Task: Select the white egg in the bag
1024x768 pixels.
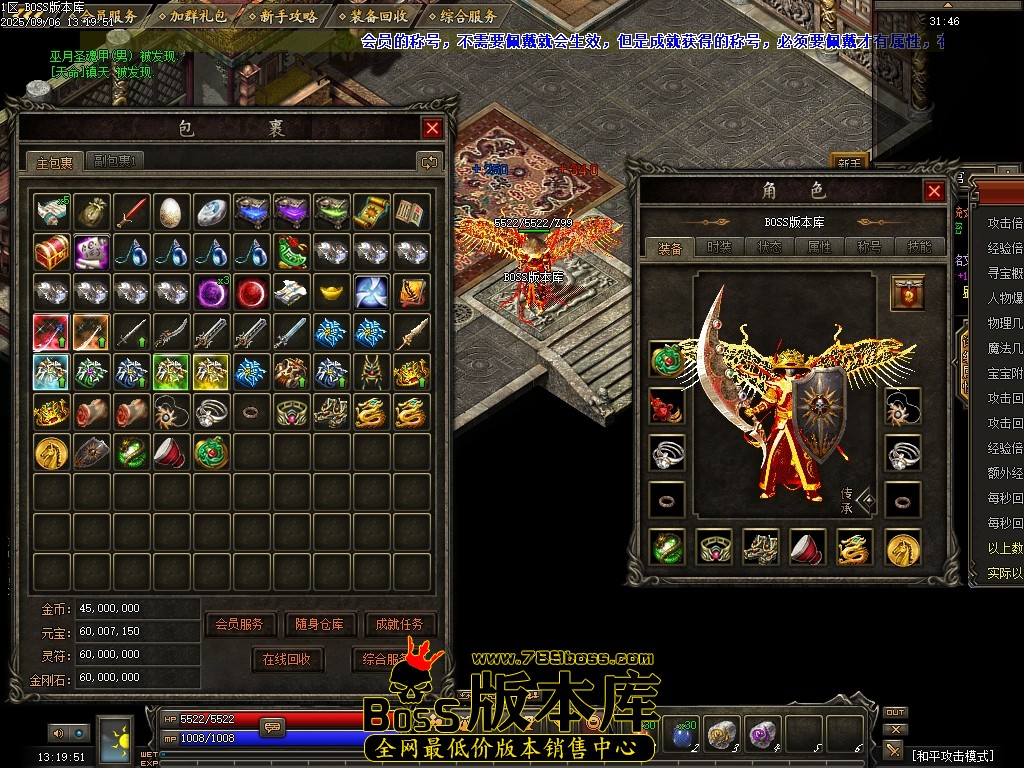Action: point(171,211)
